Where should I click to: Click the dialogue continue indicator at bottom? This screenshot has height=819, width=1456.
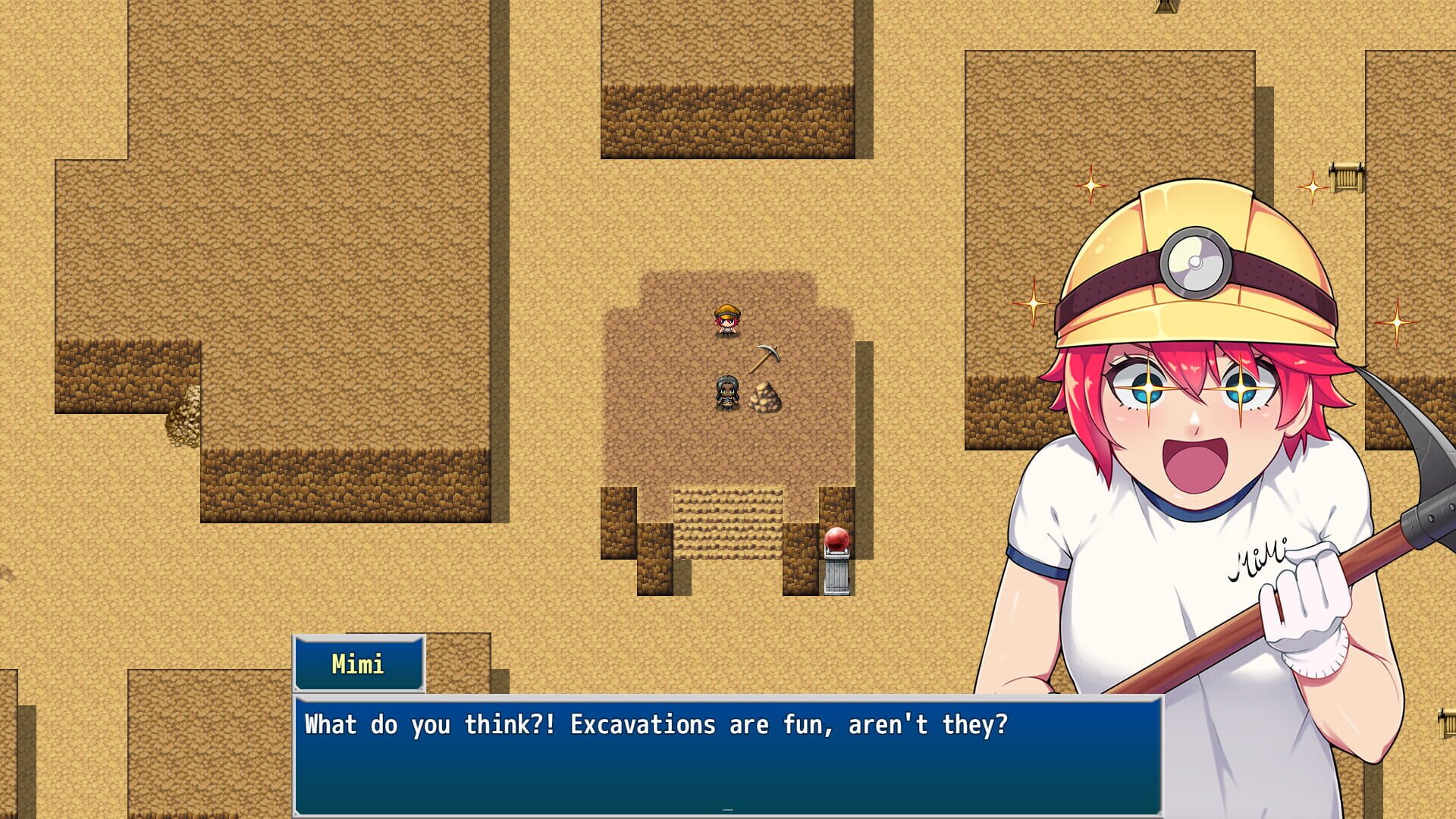726,811
